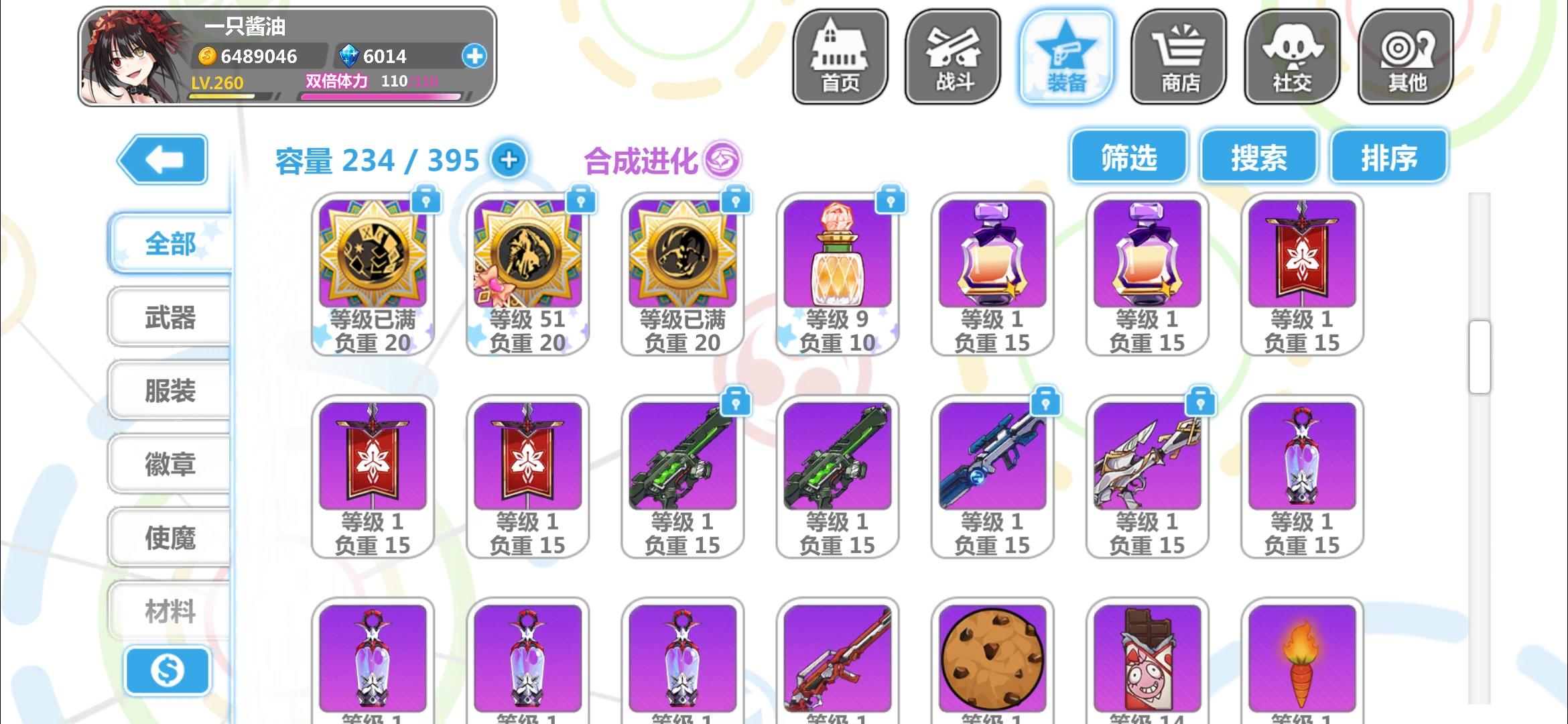This screenshot has width=1568, height=724.
Task: Click the plus to buy more diamonds
Action: point(475,56)
